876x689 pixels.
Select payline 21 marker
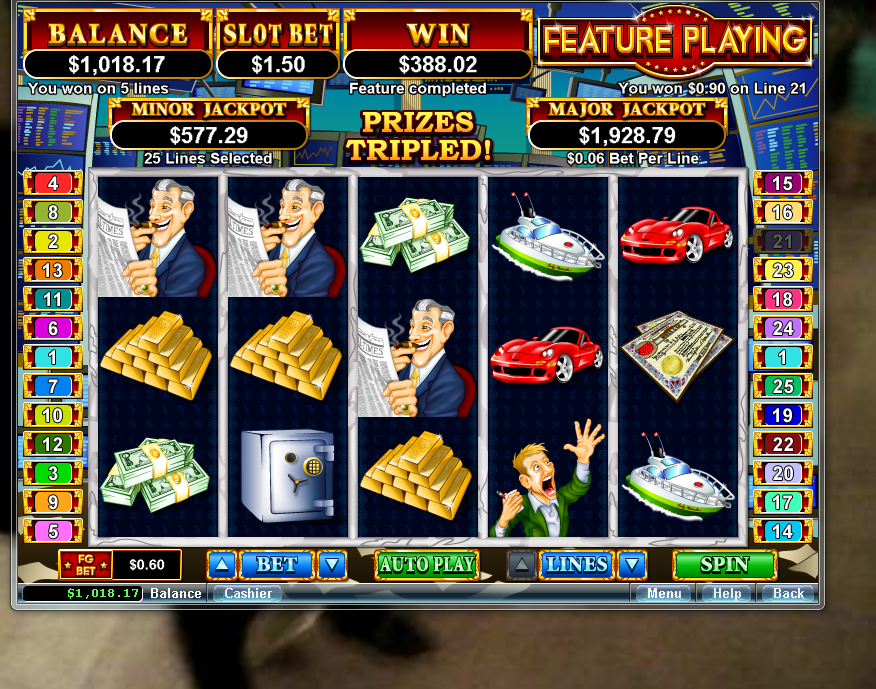pos(782,241)
